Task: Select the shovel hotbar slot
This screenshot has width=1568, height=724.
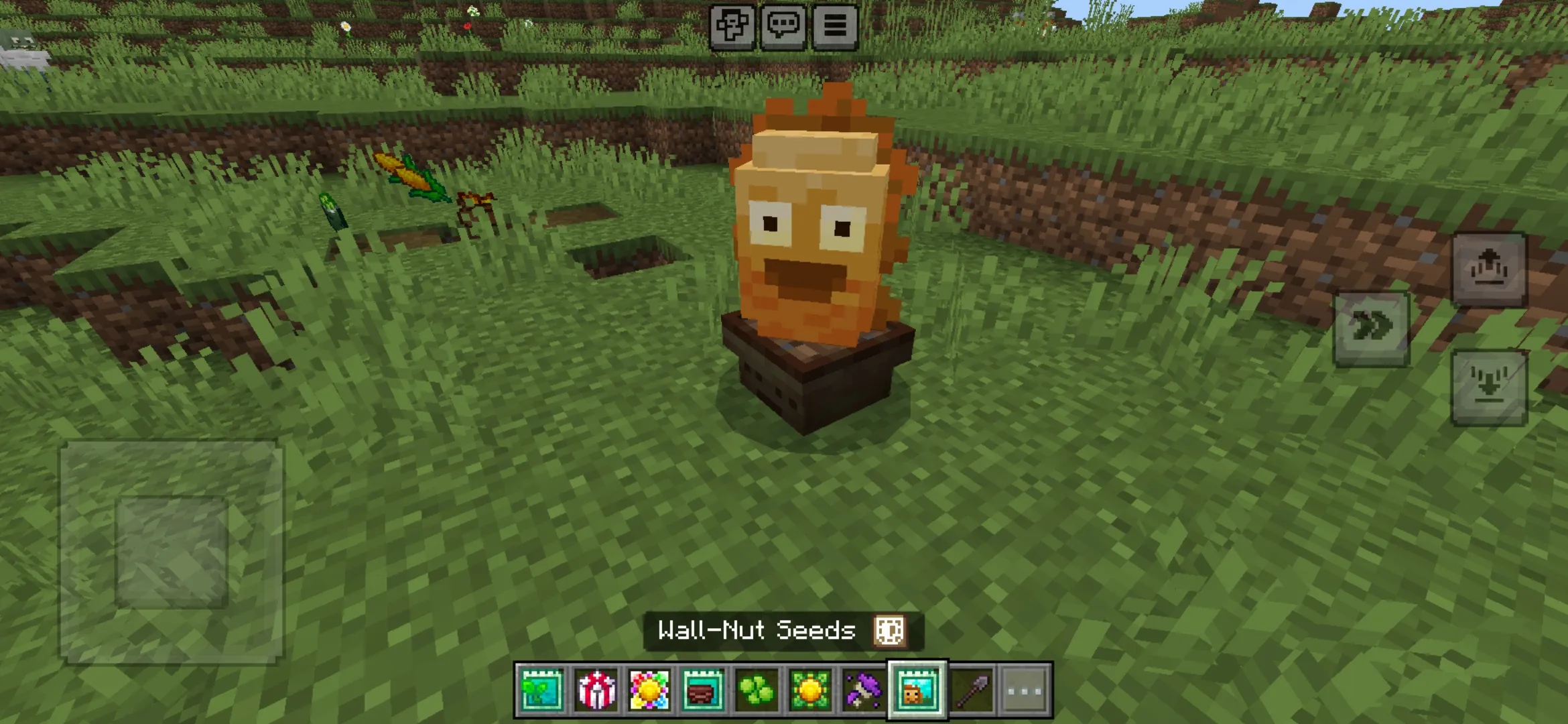Action: [x=971, y=690]
